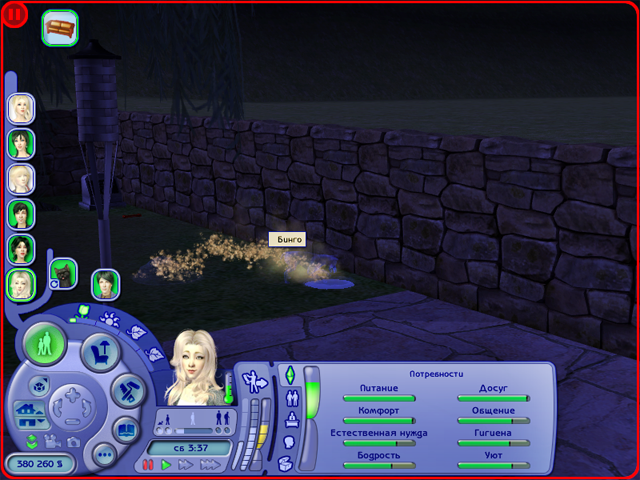Viewport: 640px width, 480px height.
Task: Open the three-dots options menu
Action: click(103, 455)
